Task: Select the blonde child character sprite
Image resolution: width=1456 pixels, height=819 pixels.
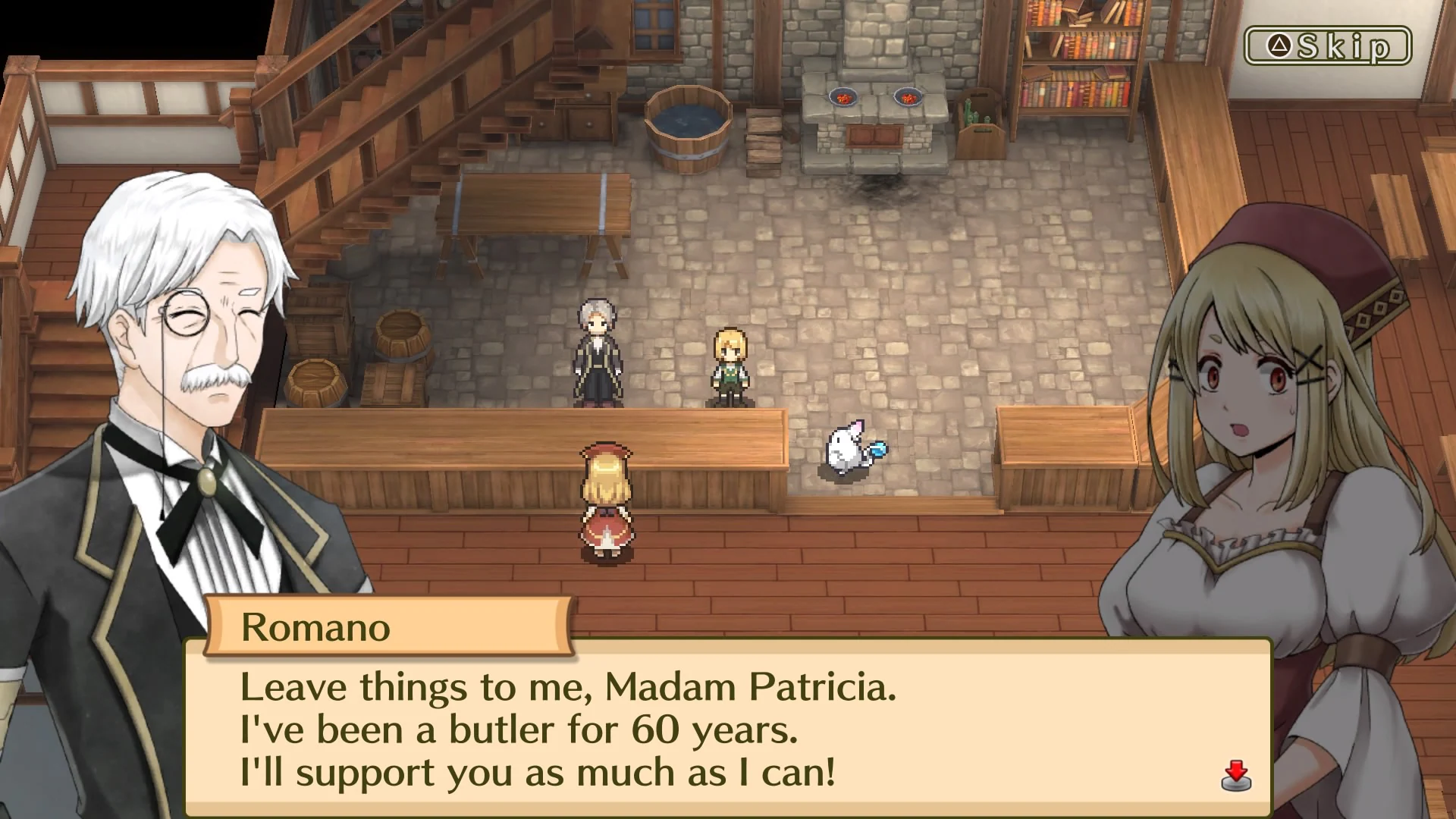Action: [730, 364]
